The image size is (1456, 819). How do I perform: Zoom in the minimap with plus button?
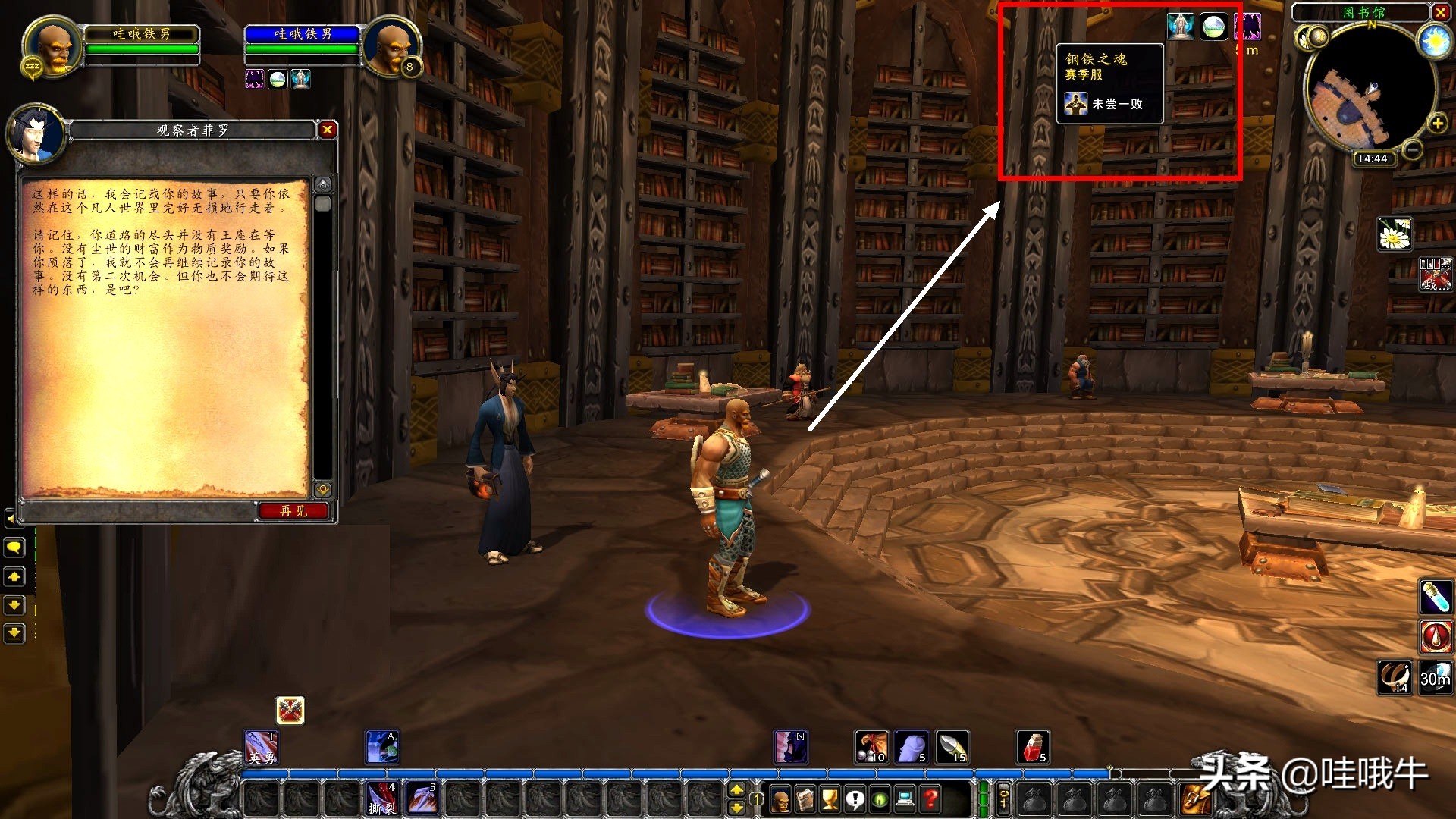[x=1437, y=123]
